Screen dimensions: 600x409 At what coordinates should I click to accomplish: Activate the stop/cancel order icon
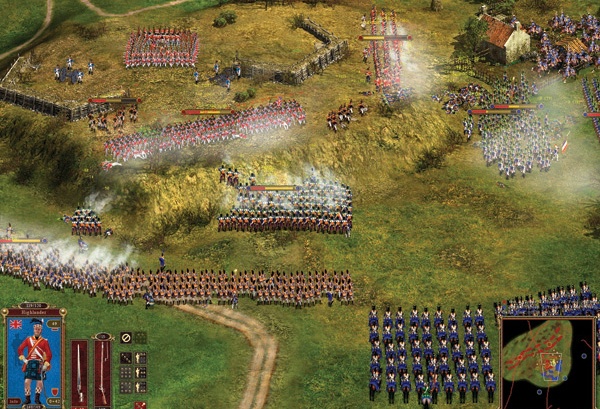[x=126, y=338]
